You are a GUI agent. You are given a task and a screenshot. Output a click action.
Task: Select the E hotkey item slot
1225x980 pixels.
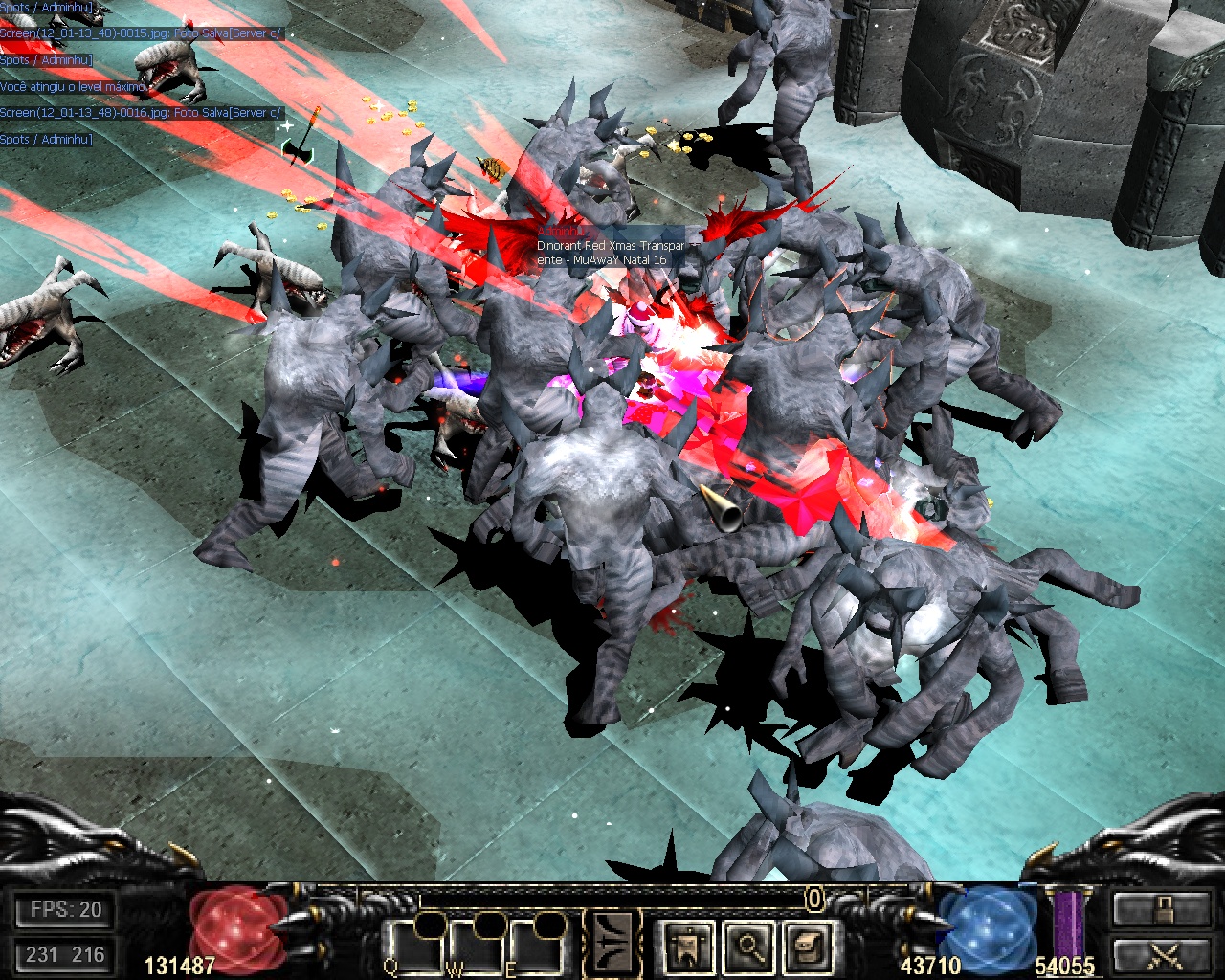pos(538,948)
